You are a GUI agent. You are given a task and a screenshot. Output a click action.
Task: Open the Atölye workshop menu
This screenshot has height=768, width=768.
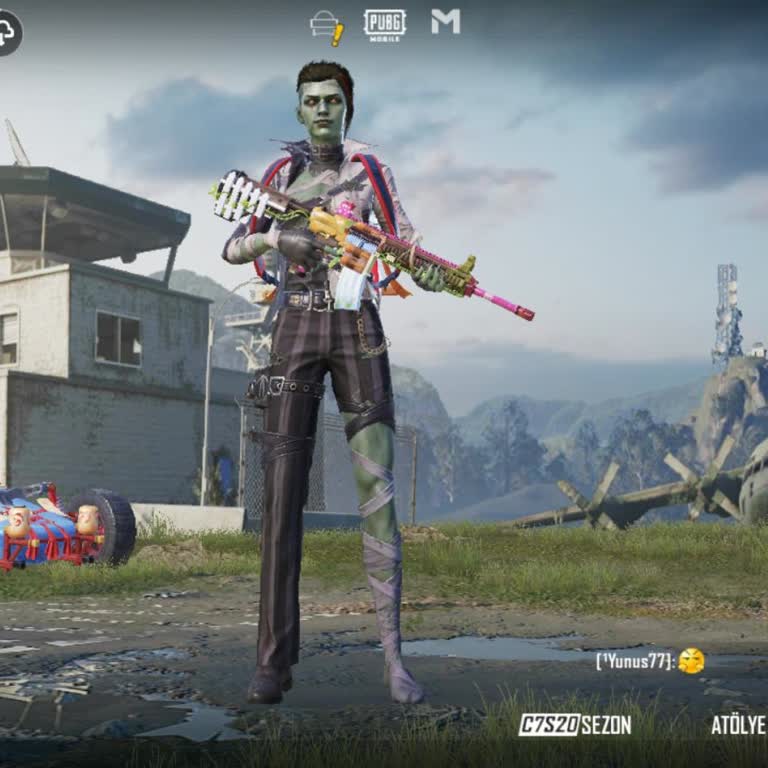pyautogui.click(x=738, y=725)
